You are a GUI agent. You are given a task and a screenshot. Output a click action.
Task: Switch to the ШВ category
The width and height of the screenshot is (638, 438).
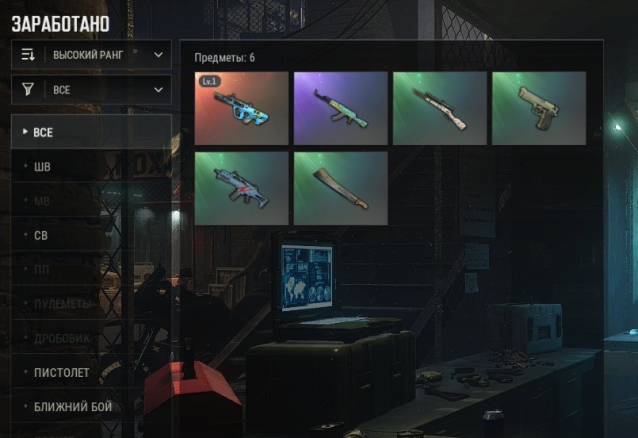(91, 166)
